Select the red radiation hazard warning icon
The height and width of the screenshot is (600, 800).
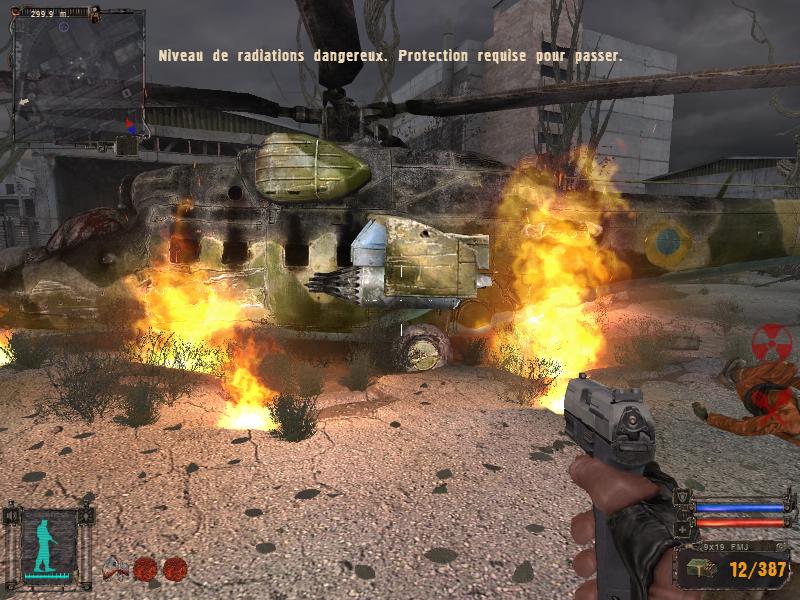(x=770, y=340)
